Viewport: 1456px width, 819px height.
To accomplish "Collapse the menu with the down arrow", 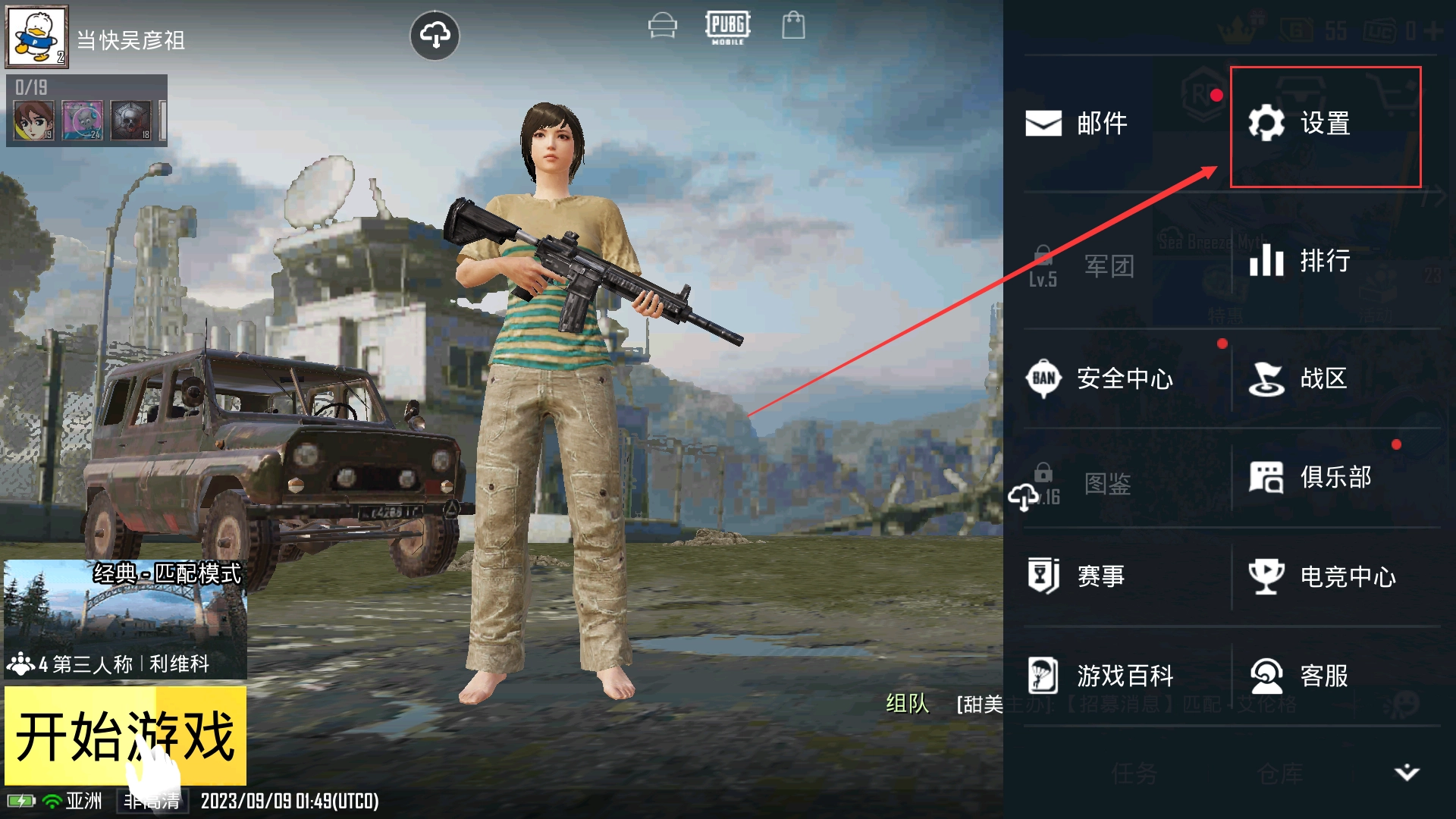I will (x=1407, y=772).
